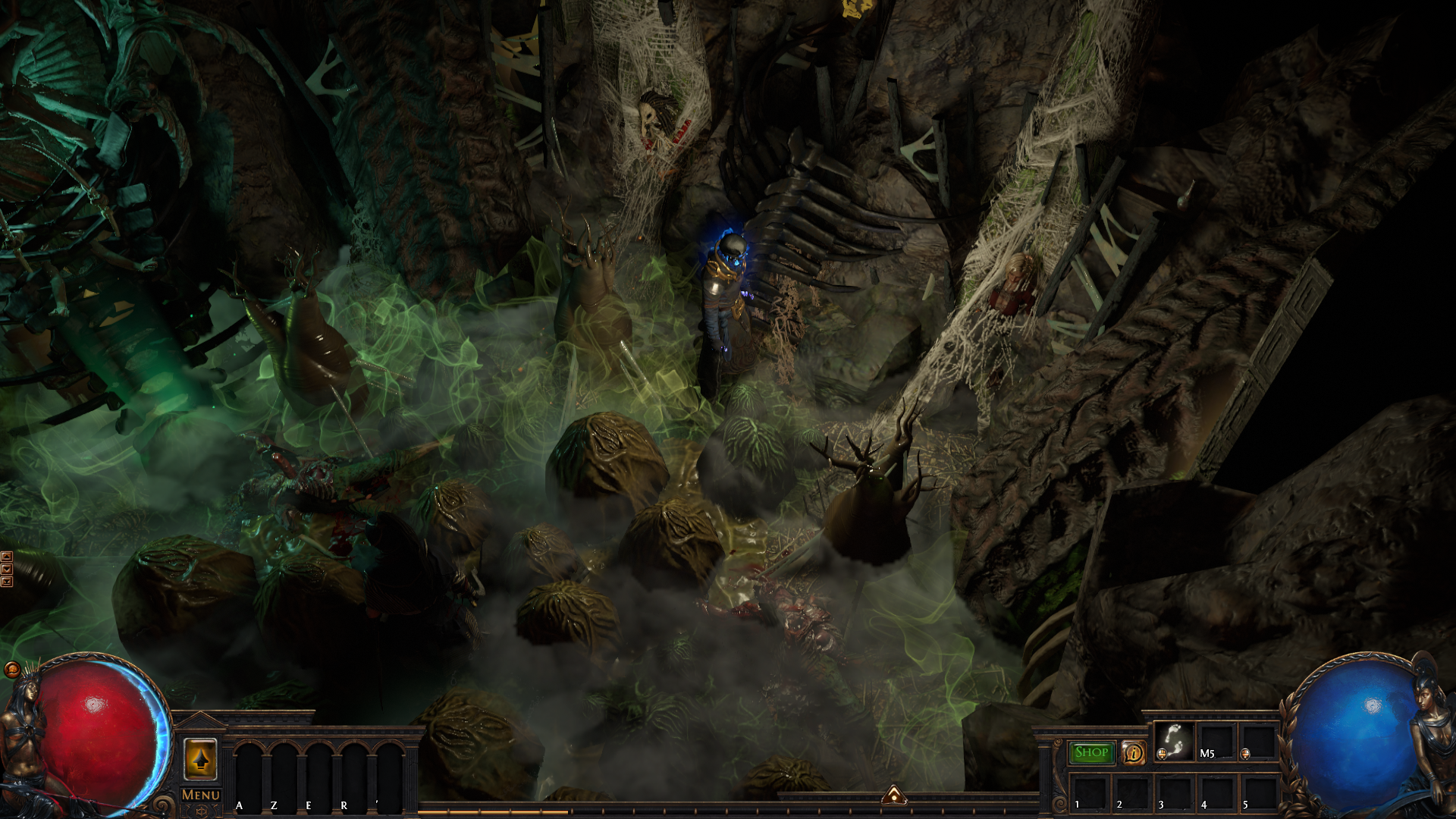Click the chat scroll-down arrow button
Screen dimensions: 1456x819
click(7, 570)
